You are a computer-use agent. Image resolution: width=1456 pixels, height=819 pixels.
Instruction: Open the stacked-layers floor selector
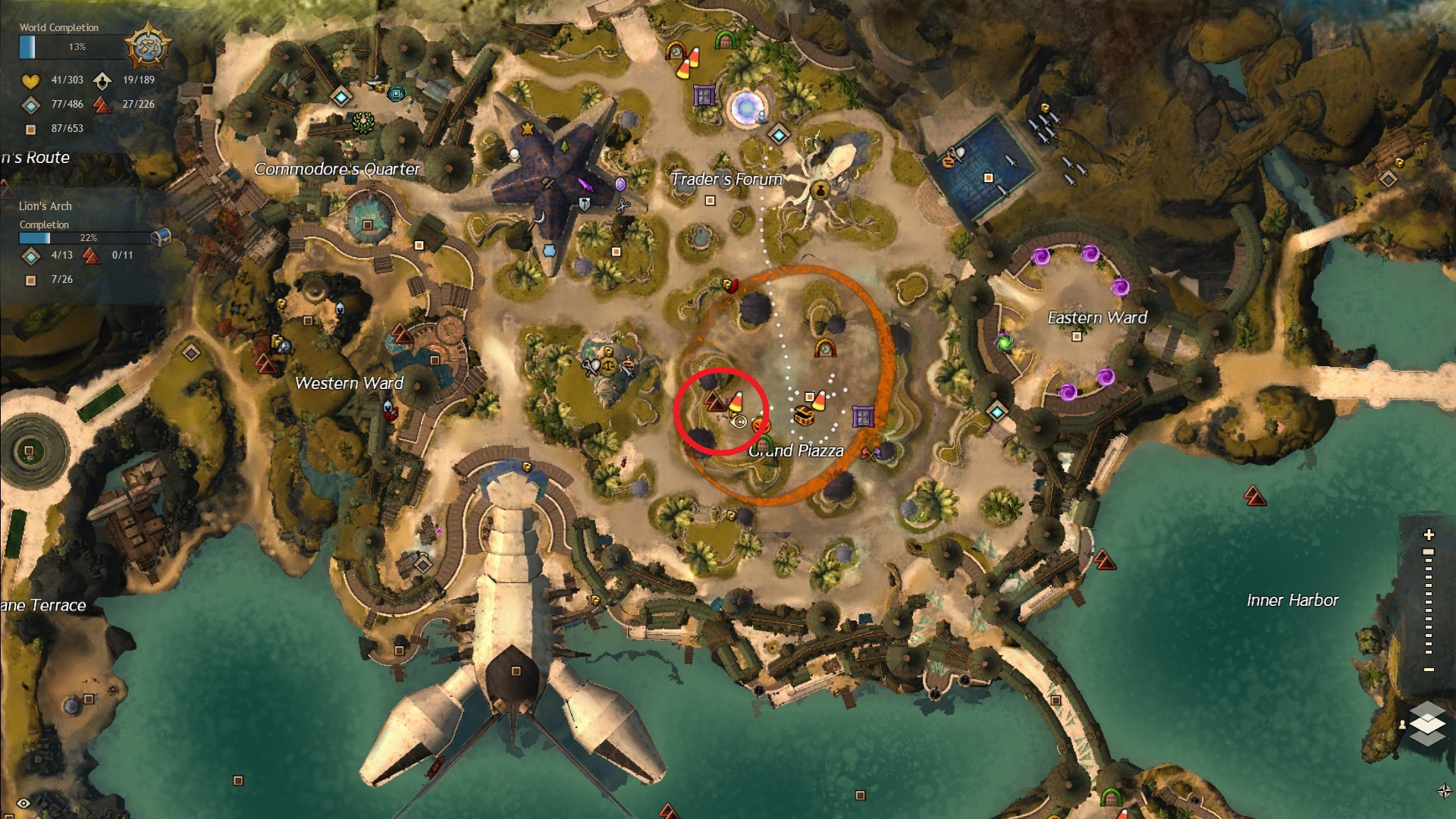(x=1427, y=723)
